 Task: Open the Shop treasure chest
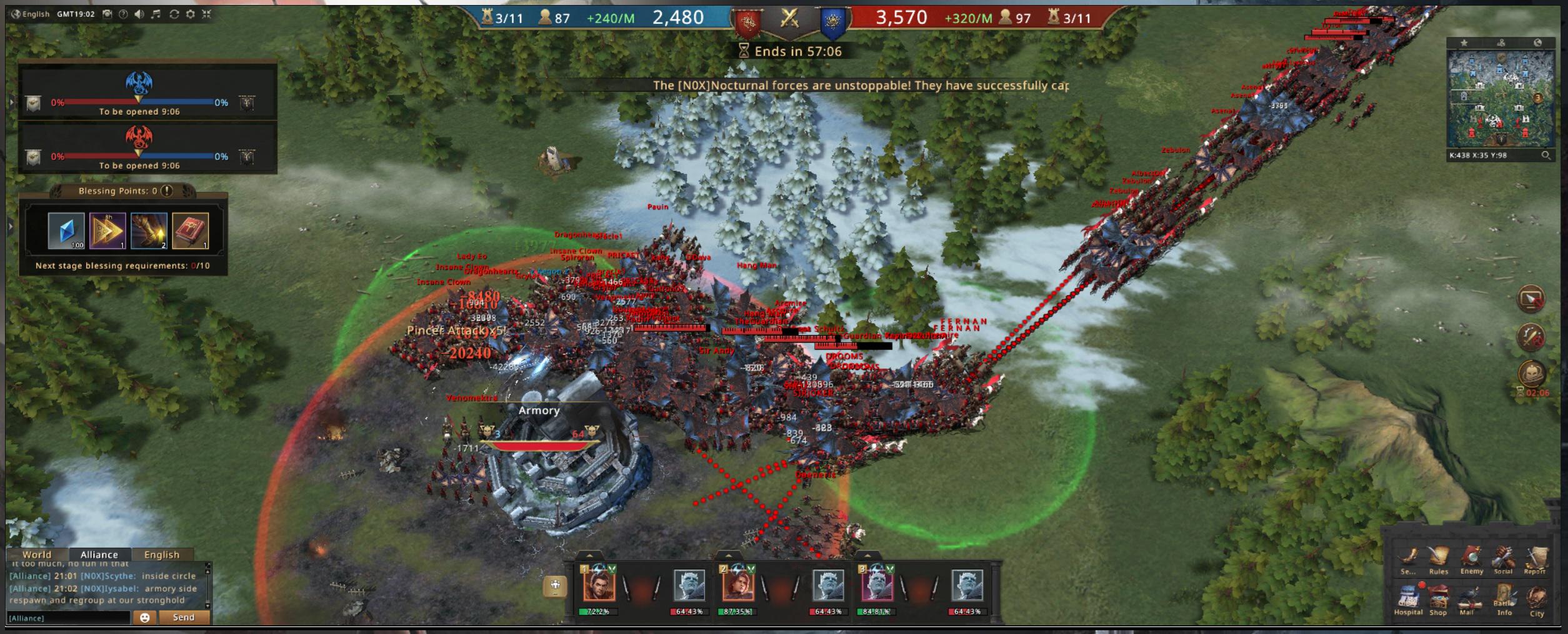[x=1438, y=599]
